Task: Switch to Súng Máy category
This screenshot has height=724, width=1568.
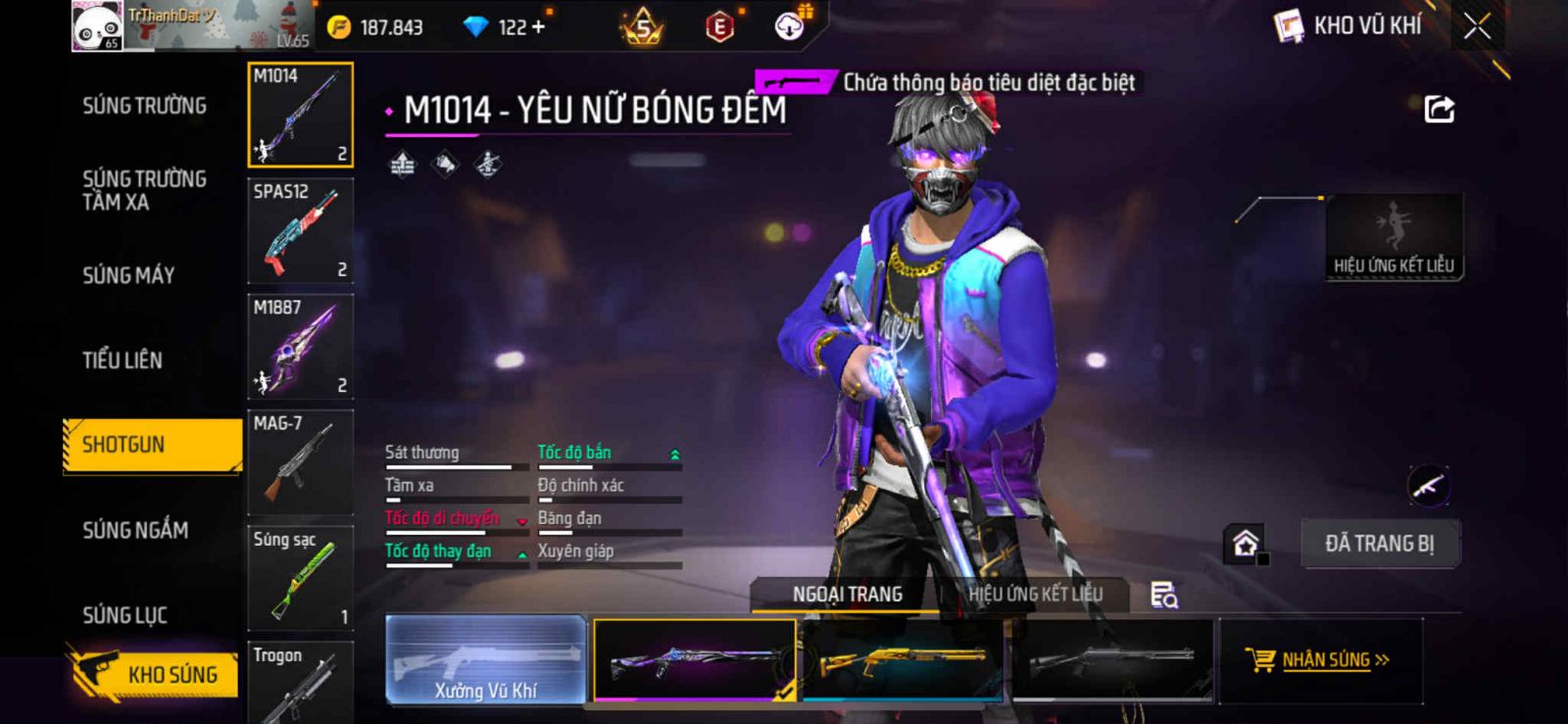Action: click(128, 275)
